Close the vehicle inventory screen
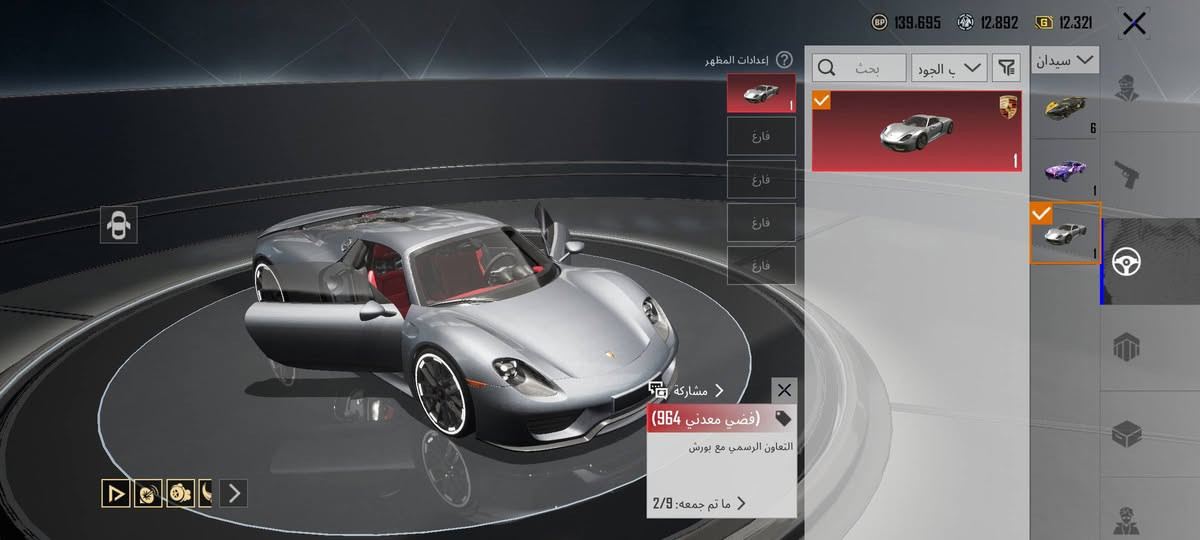1200x540 pixels. click(x=1134, y=24)
